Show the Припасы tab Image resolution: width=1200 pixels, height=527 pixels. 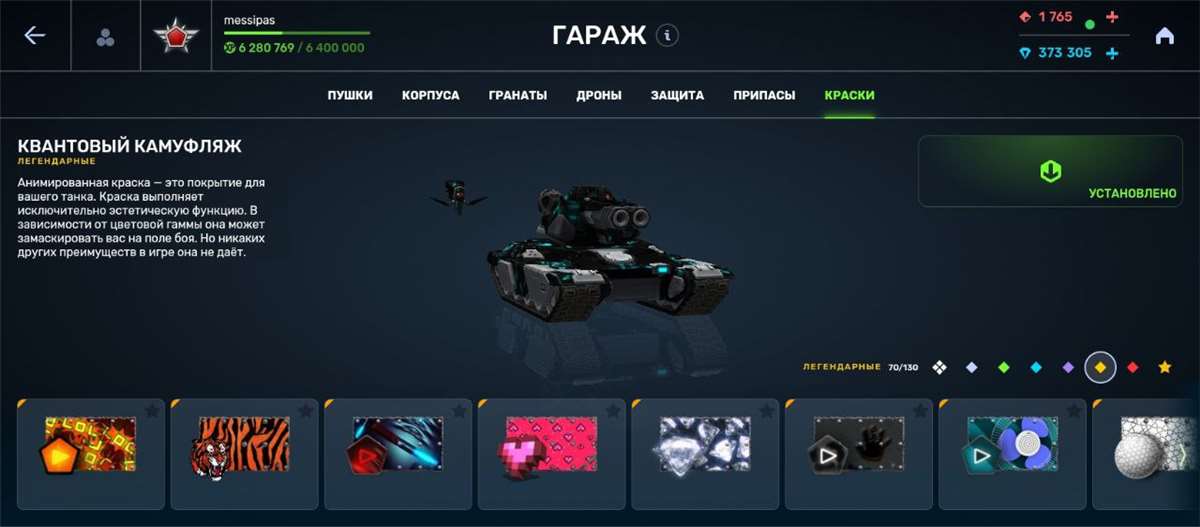pyautogui.click(x=764, y=96)
